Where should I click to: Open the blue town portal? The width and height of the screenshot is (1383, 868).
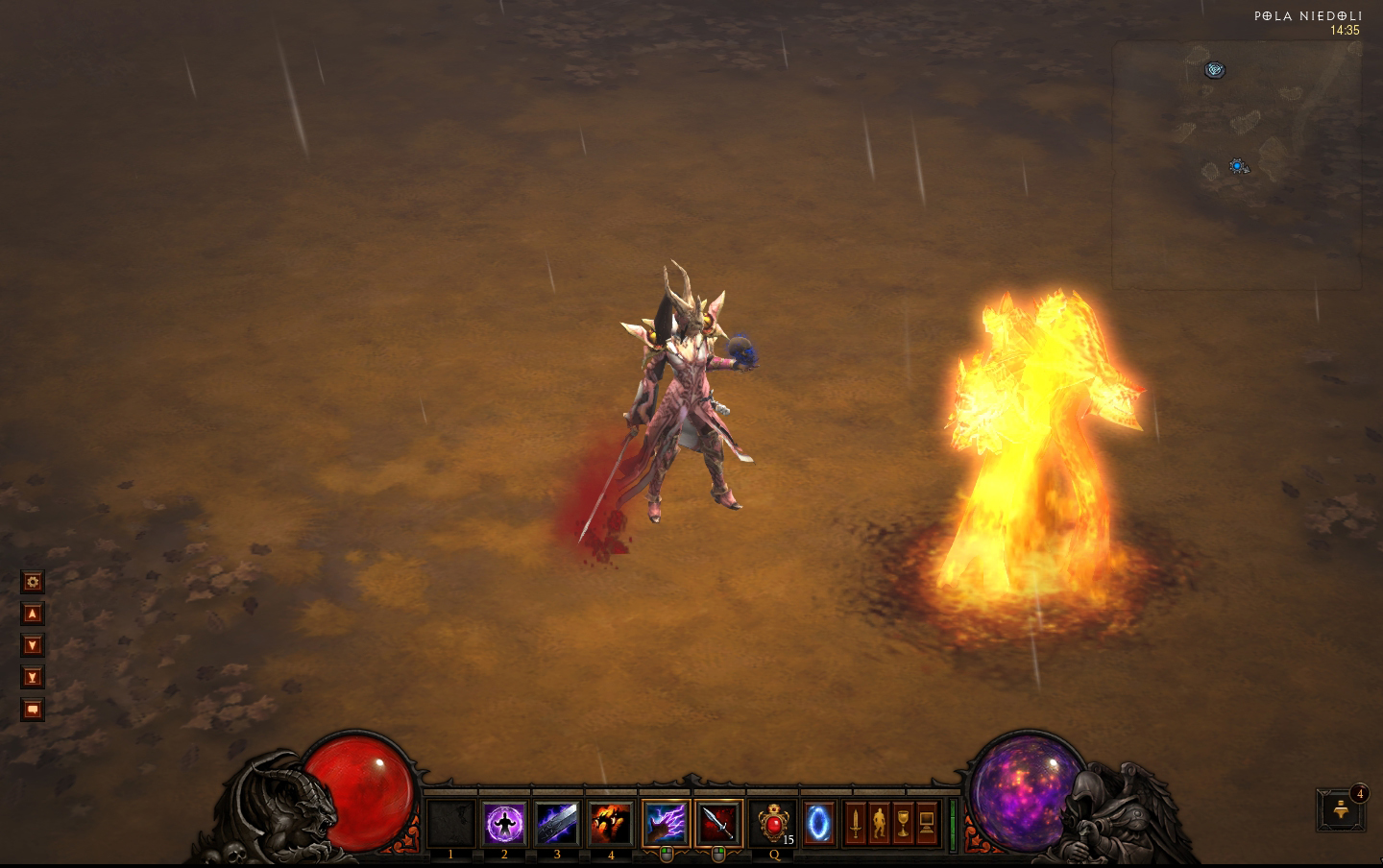tap(819, 824)
